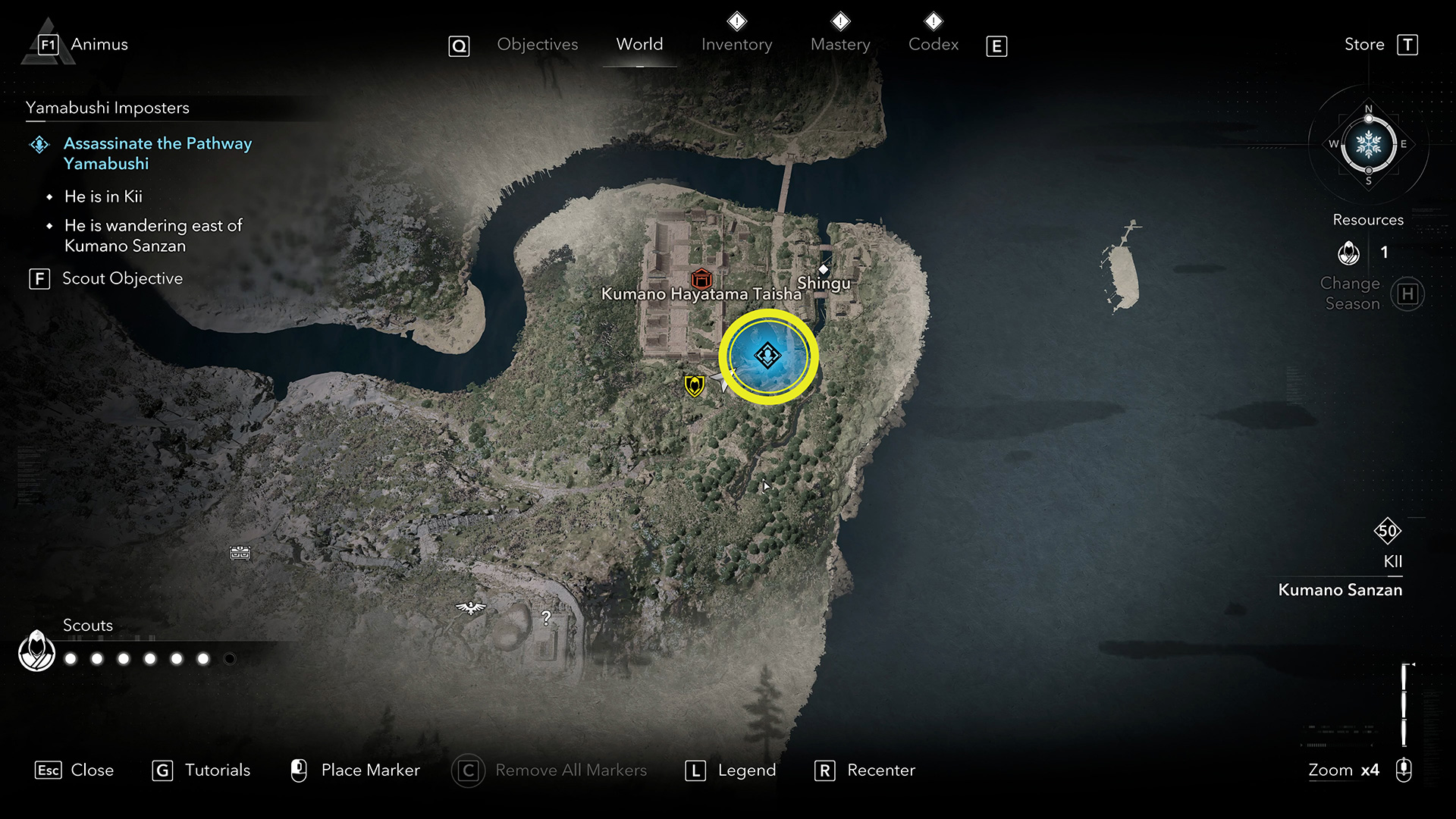Select the question mark map marker
The image size is (1456, 819).
tap(546, 618)
